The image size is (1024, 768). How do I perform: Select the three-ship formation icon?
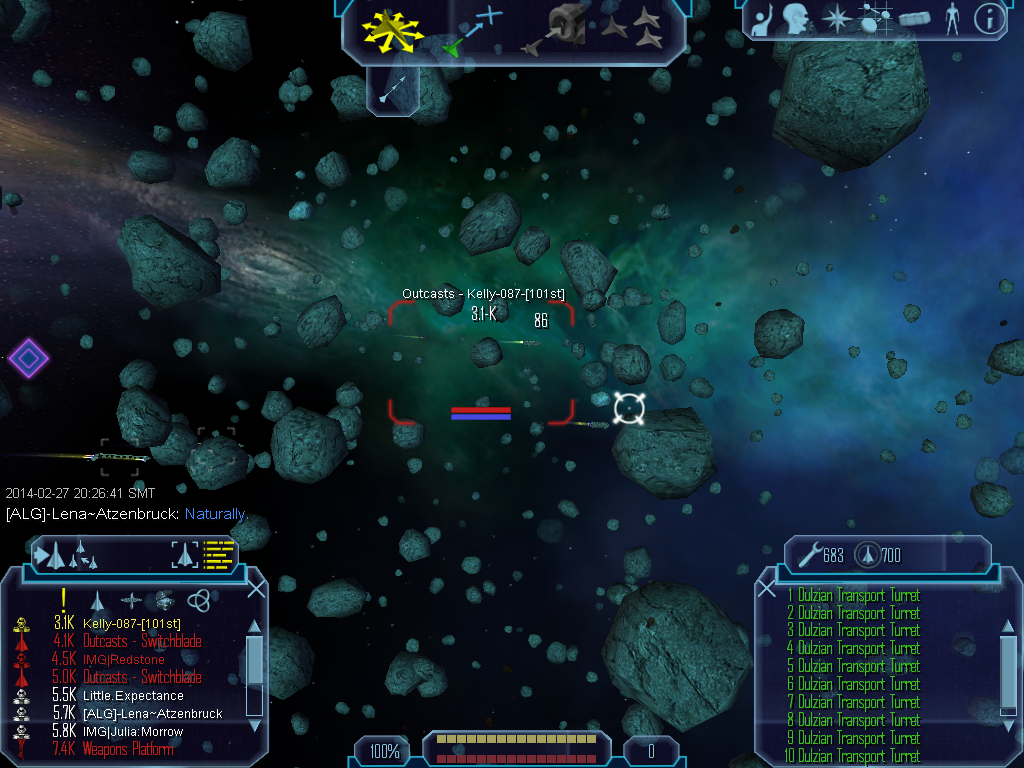point(633,29)
